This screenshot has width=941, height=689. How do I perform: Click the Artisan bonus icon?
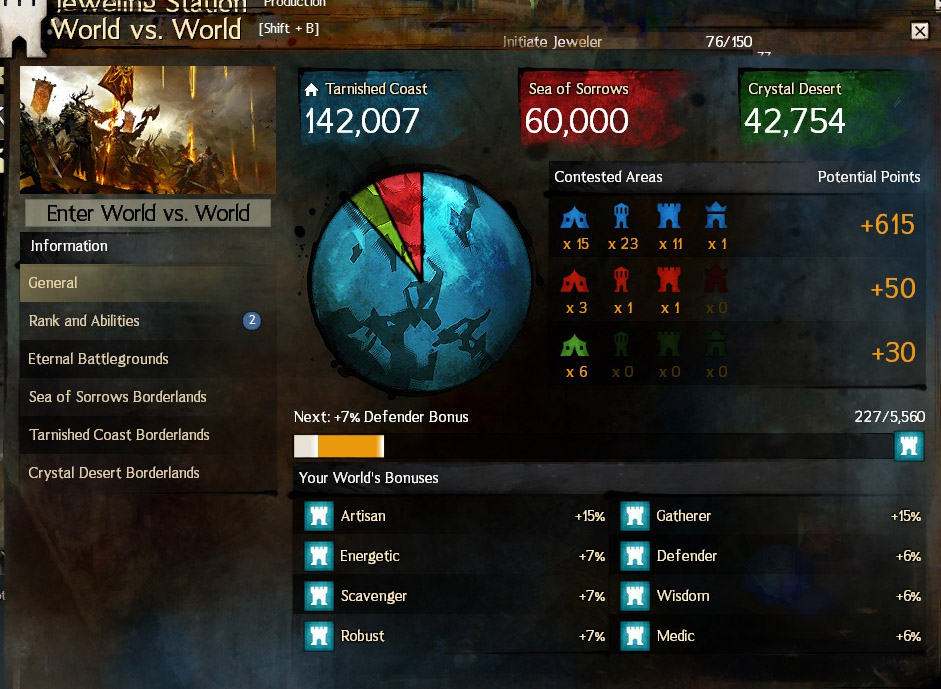318,516
